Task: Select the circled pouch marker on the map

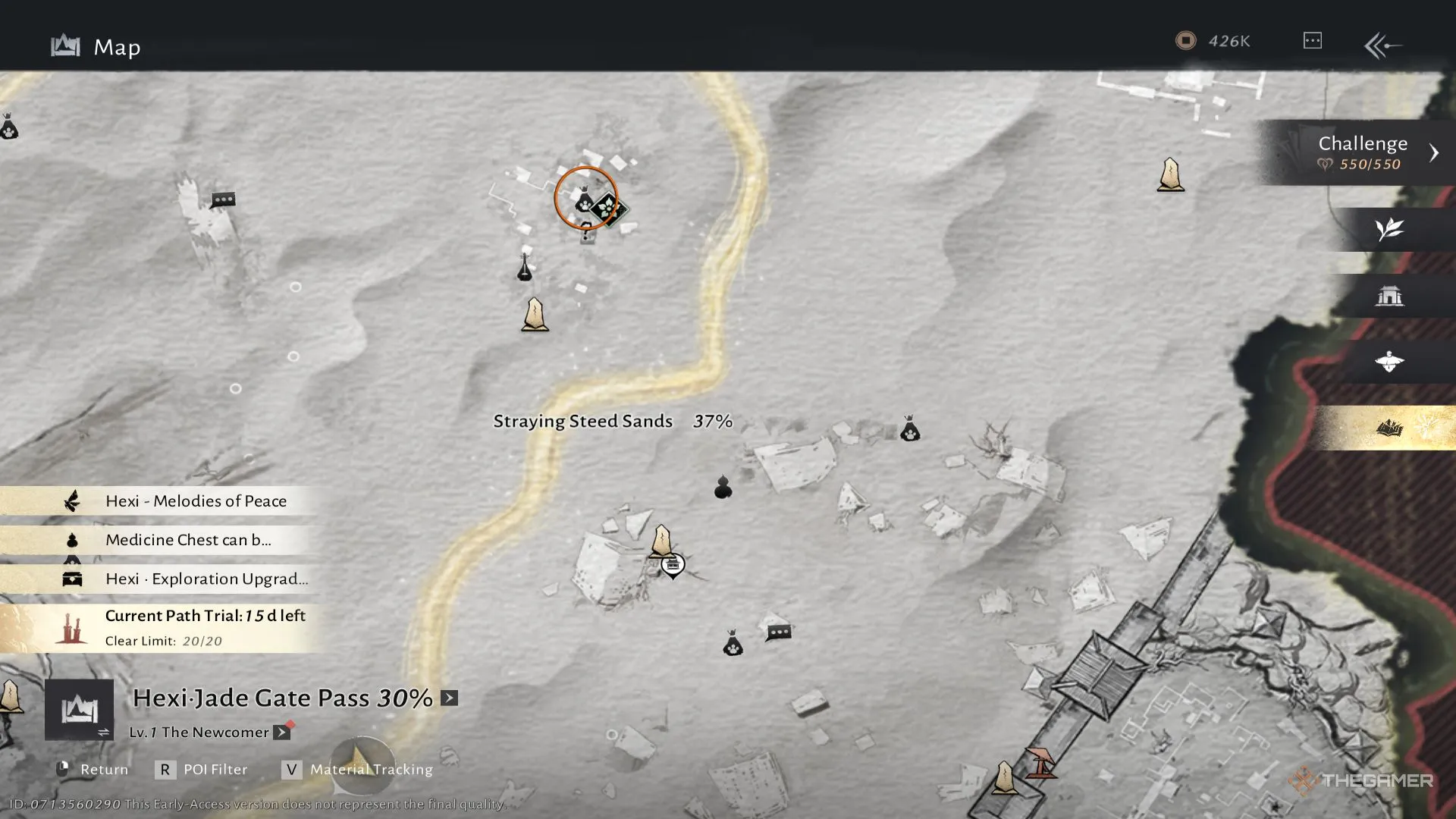Action: [585, 202]
